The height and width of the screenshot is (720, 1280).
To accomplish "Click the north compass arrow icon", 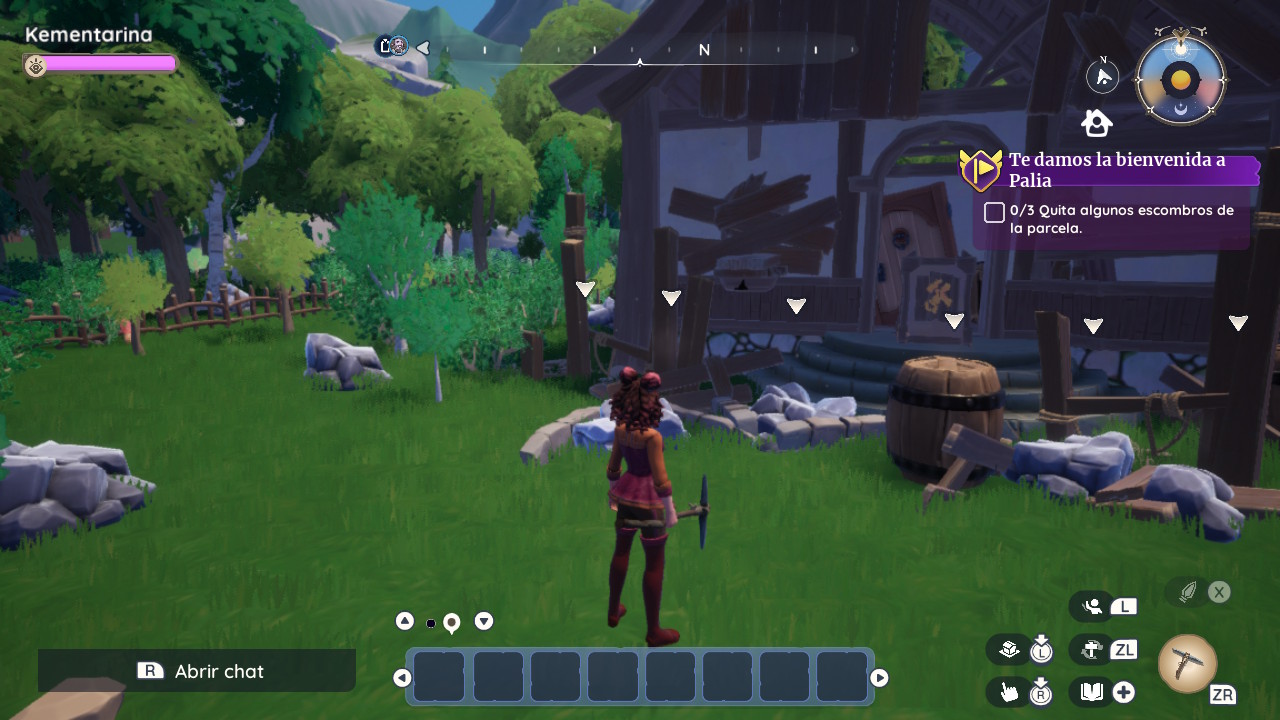I will [x=1103, y=77].
